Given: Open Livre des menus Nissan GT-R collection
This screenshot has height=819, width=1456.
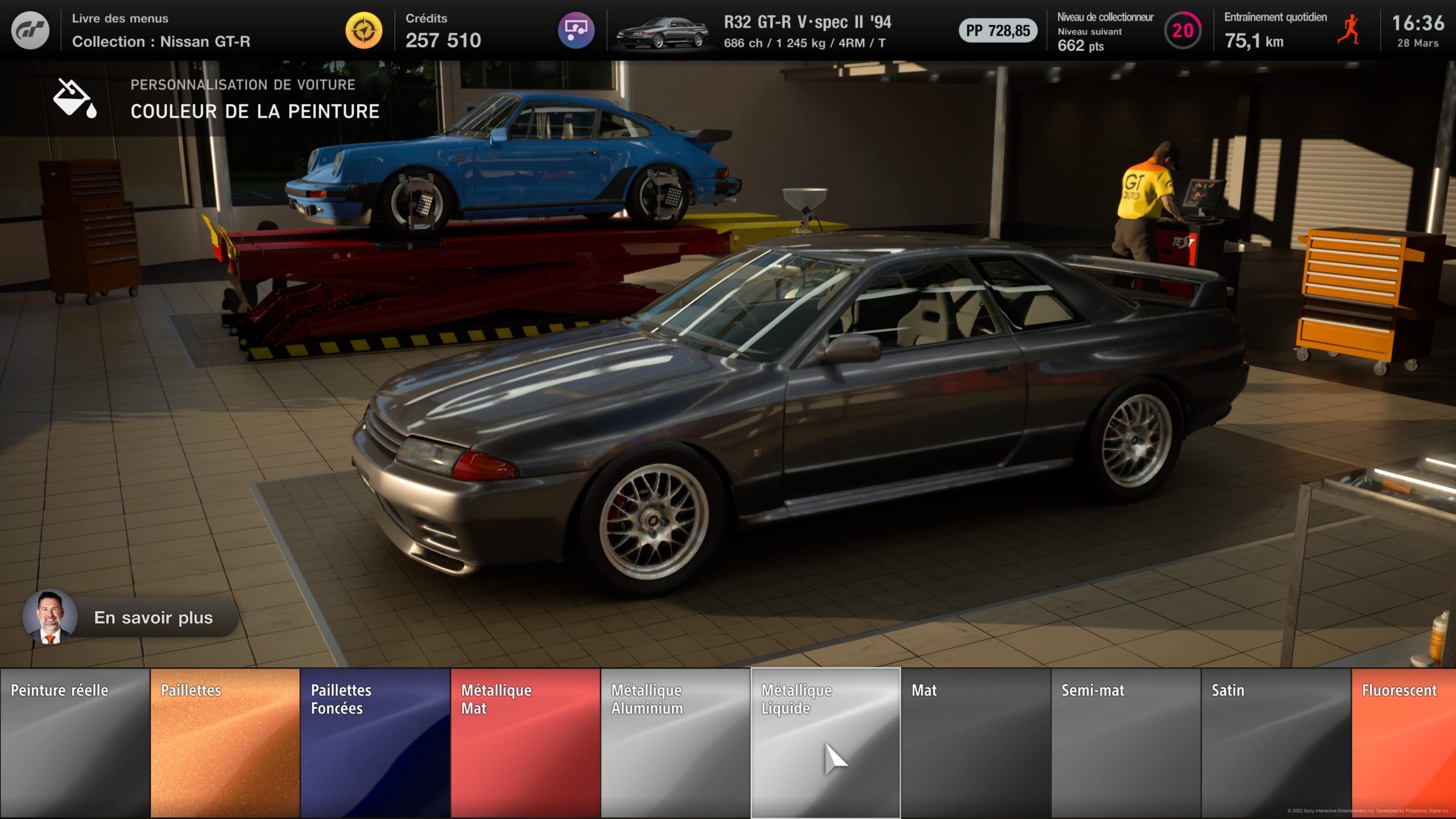Looking at the screenshot, I should point(161,30).
